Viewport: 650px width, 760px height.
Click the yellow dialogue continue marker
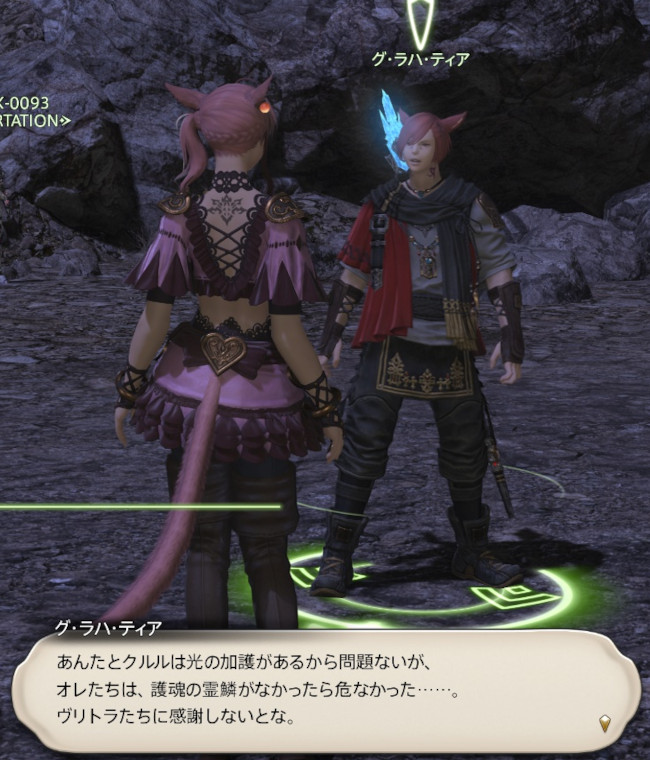coord(604,723)
